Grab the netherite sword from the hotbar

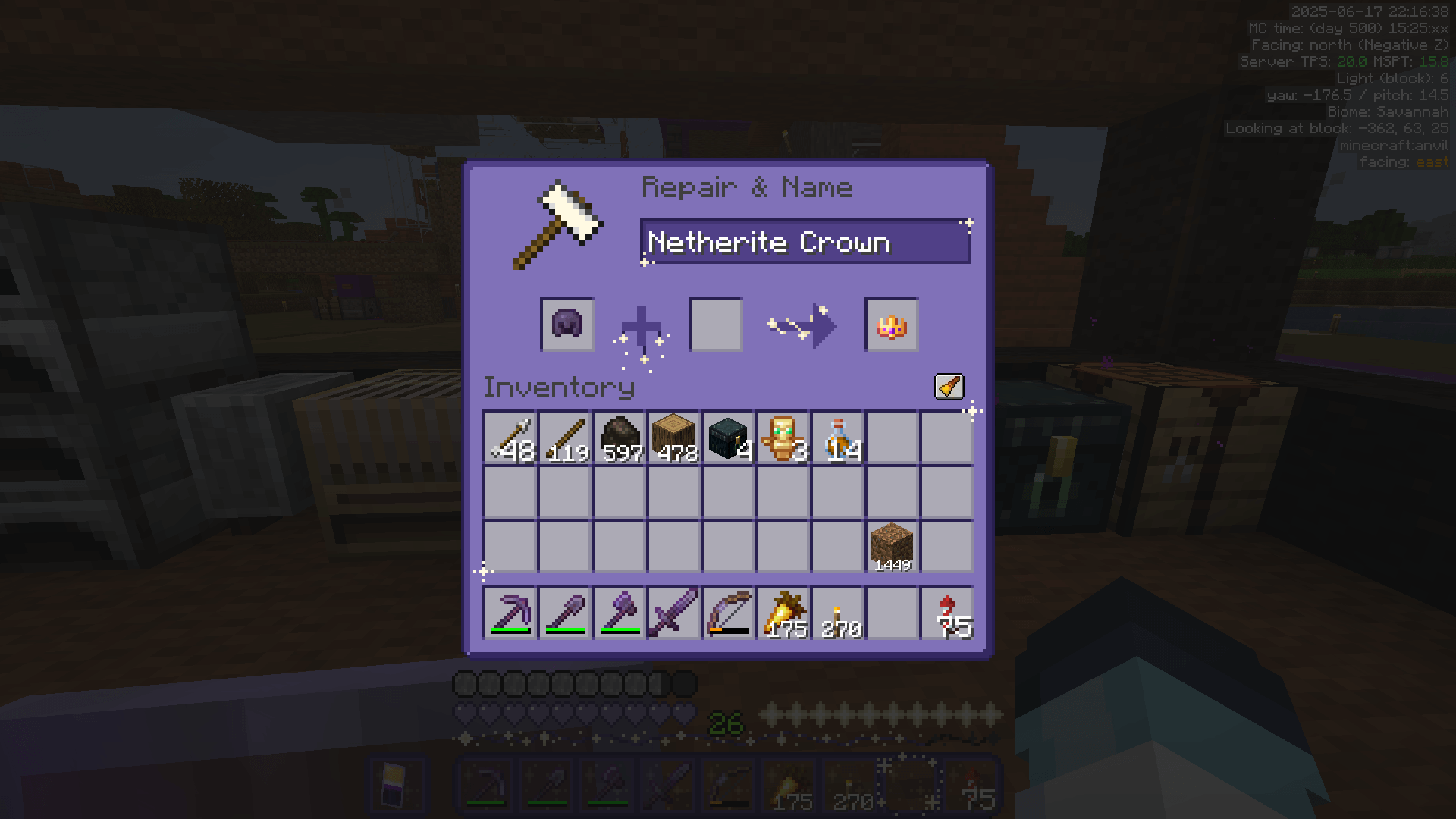coord(674,614)
